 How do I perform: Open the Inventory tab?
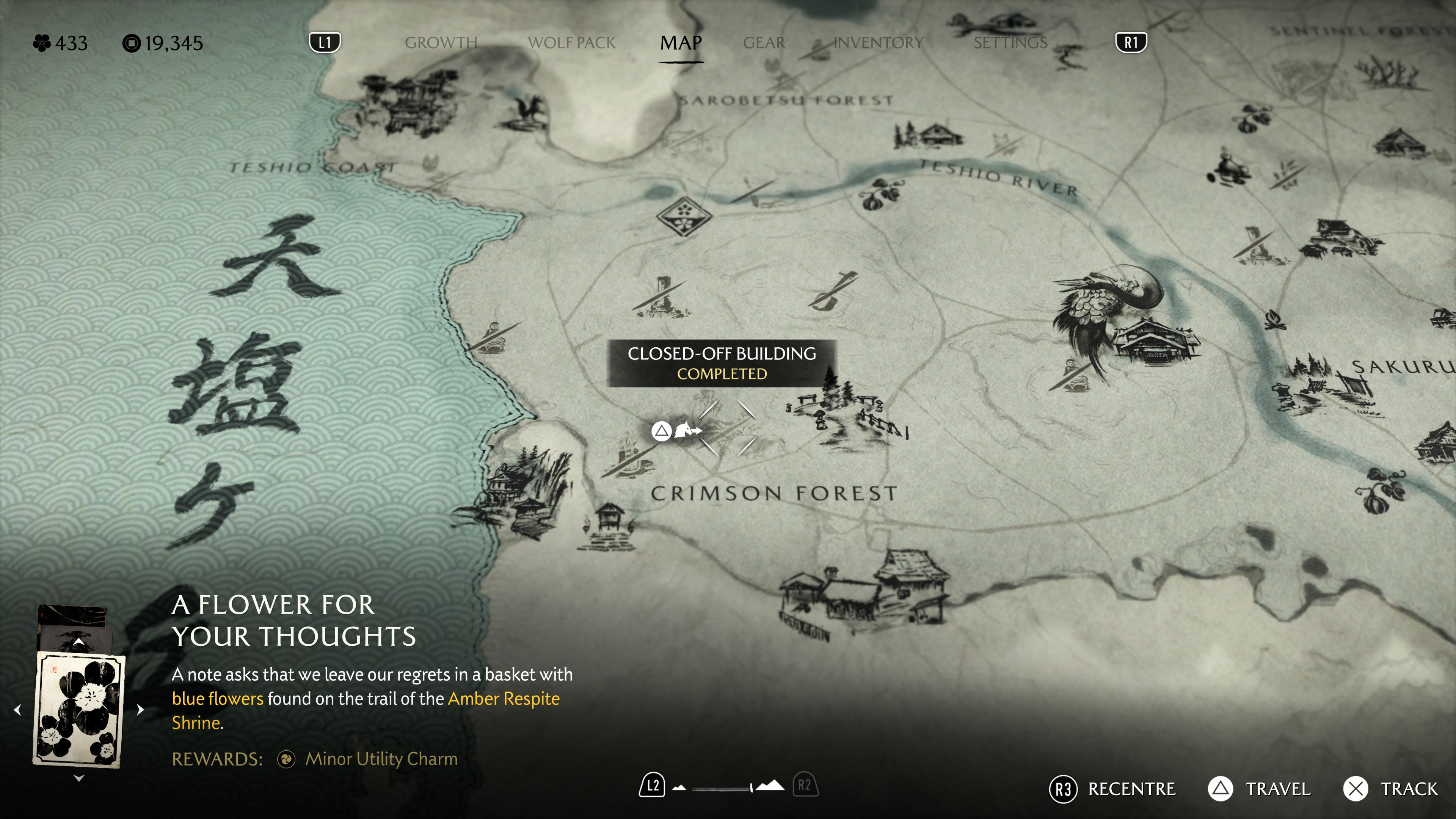coord(878,43)
